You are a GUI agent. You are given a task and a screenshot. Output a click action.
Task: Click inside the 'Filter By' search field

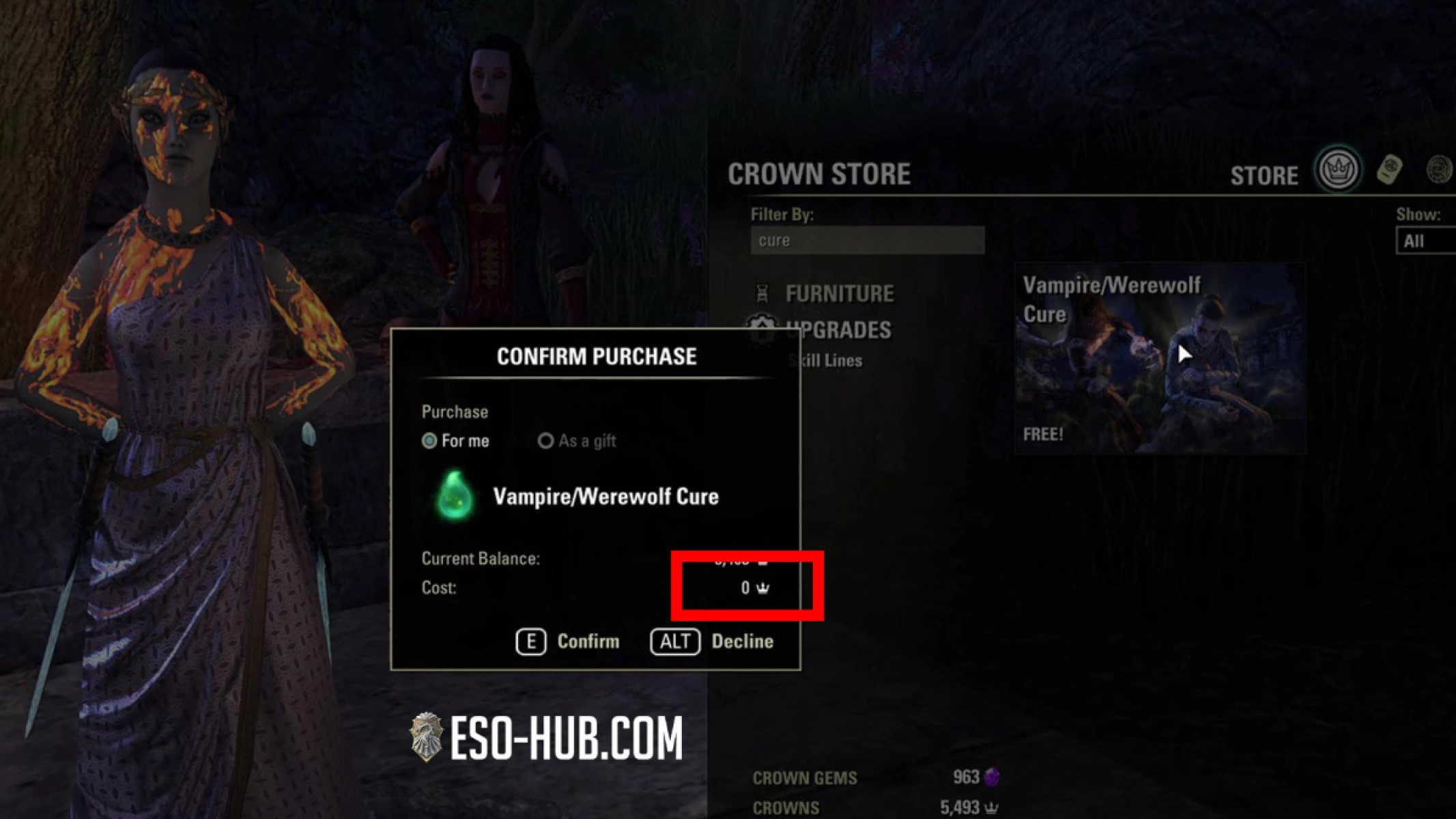tap(866, 240)
